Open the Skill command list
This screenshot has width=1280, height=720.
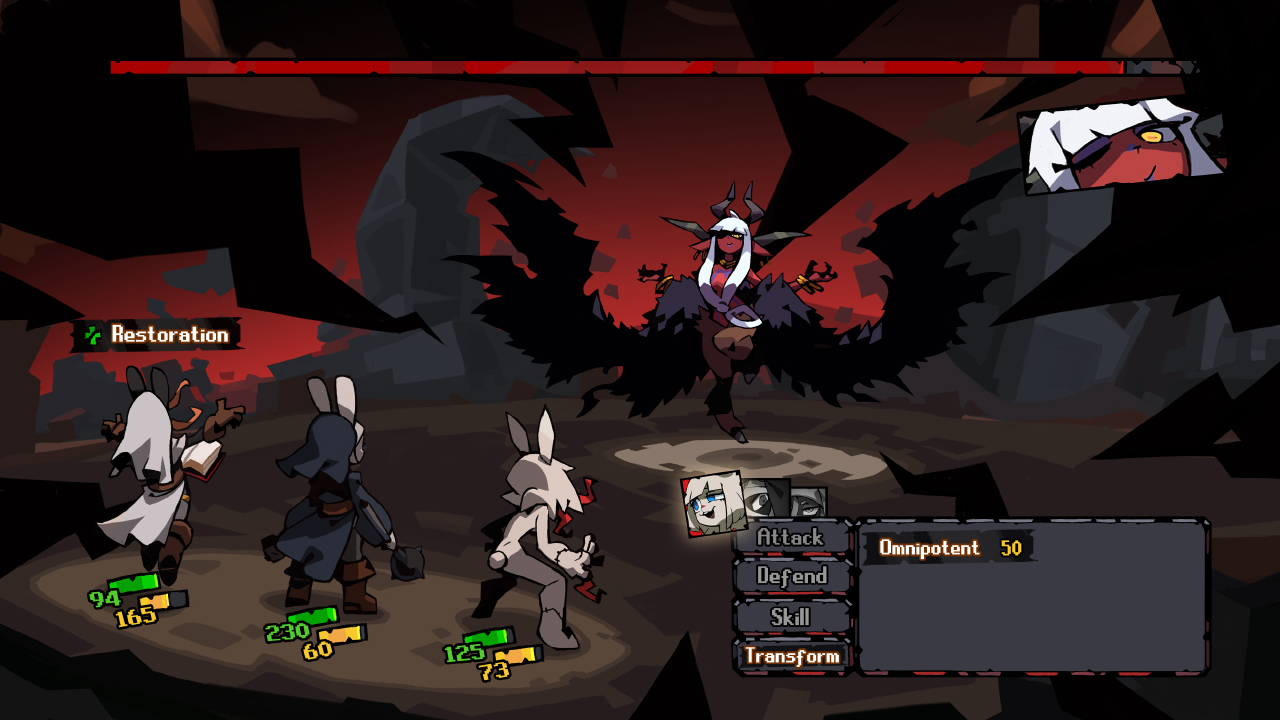point(791,617)
